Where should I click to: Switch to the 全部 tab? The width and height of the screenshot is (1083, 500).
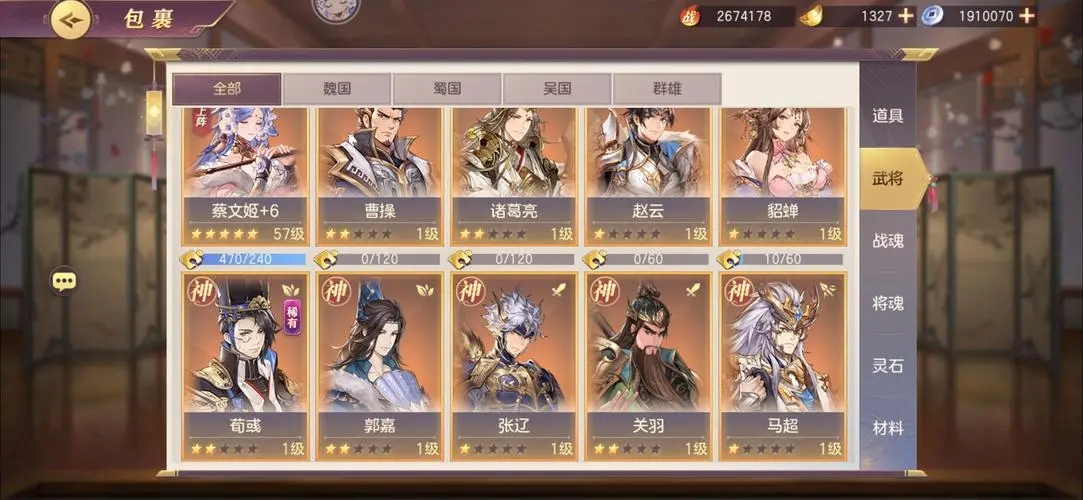pyautogui.click(x=226, y=89)
